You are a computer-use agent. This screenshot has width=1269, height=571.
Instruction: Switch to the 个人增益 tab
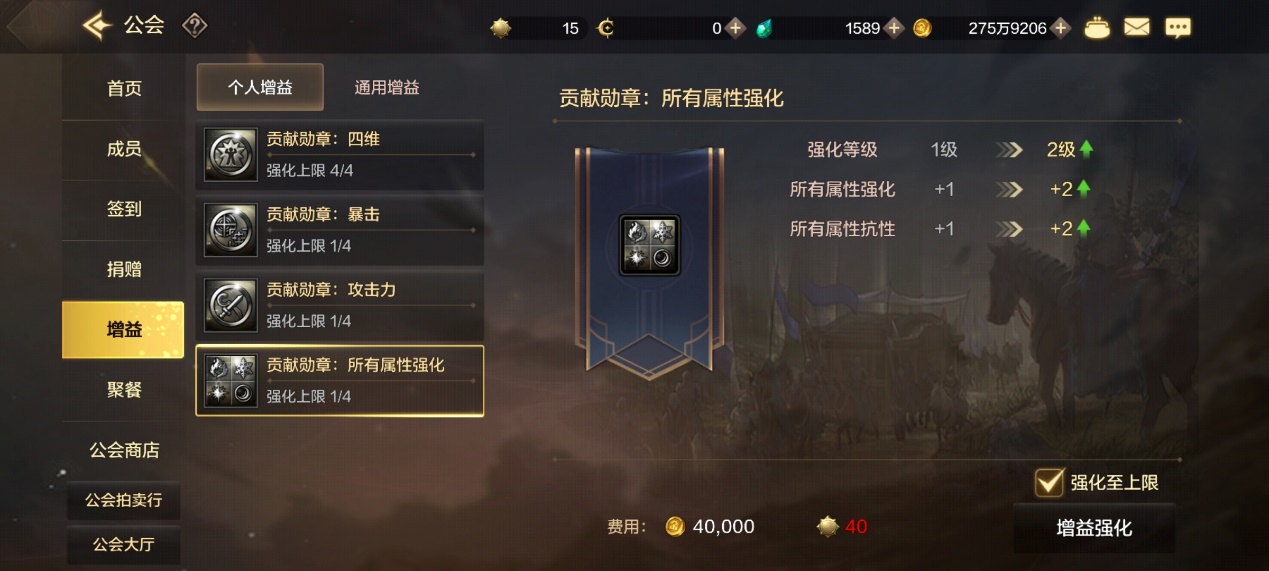coord(260,87)
